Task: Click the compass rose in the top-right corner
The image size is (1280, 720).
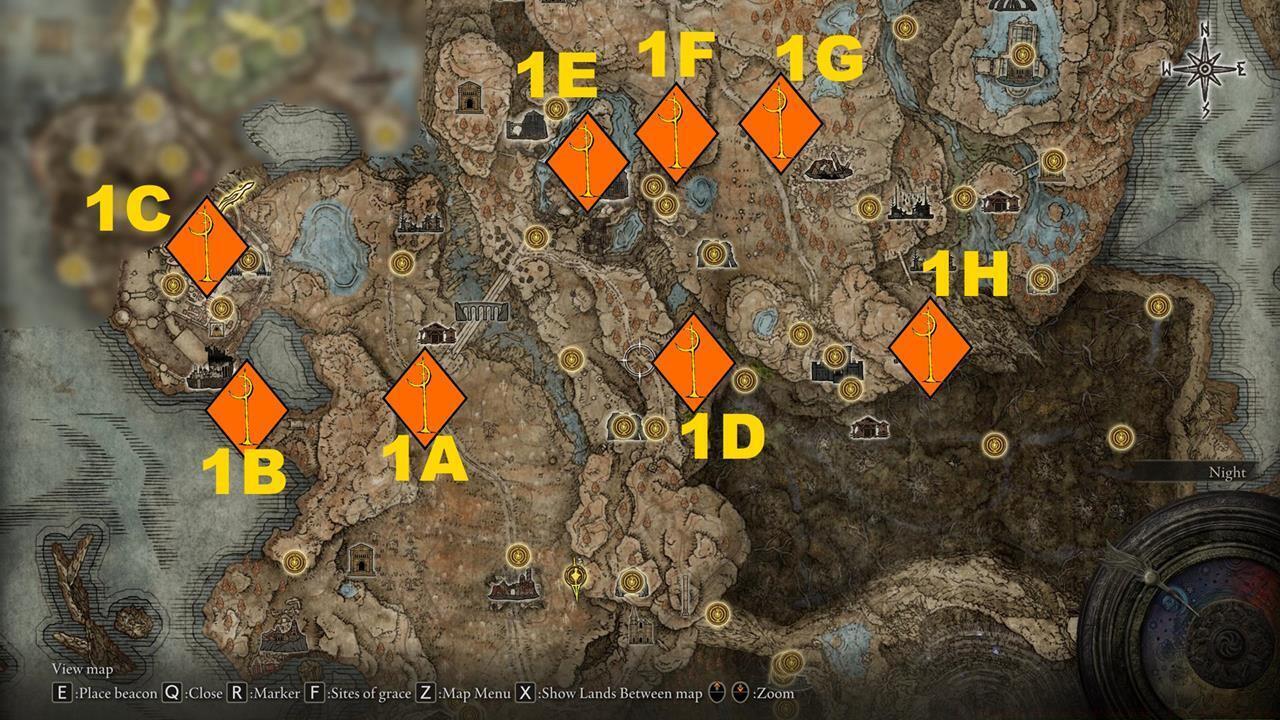Action: [1207, 68]
